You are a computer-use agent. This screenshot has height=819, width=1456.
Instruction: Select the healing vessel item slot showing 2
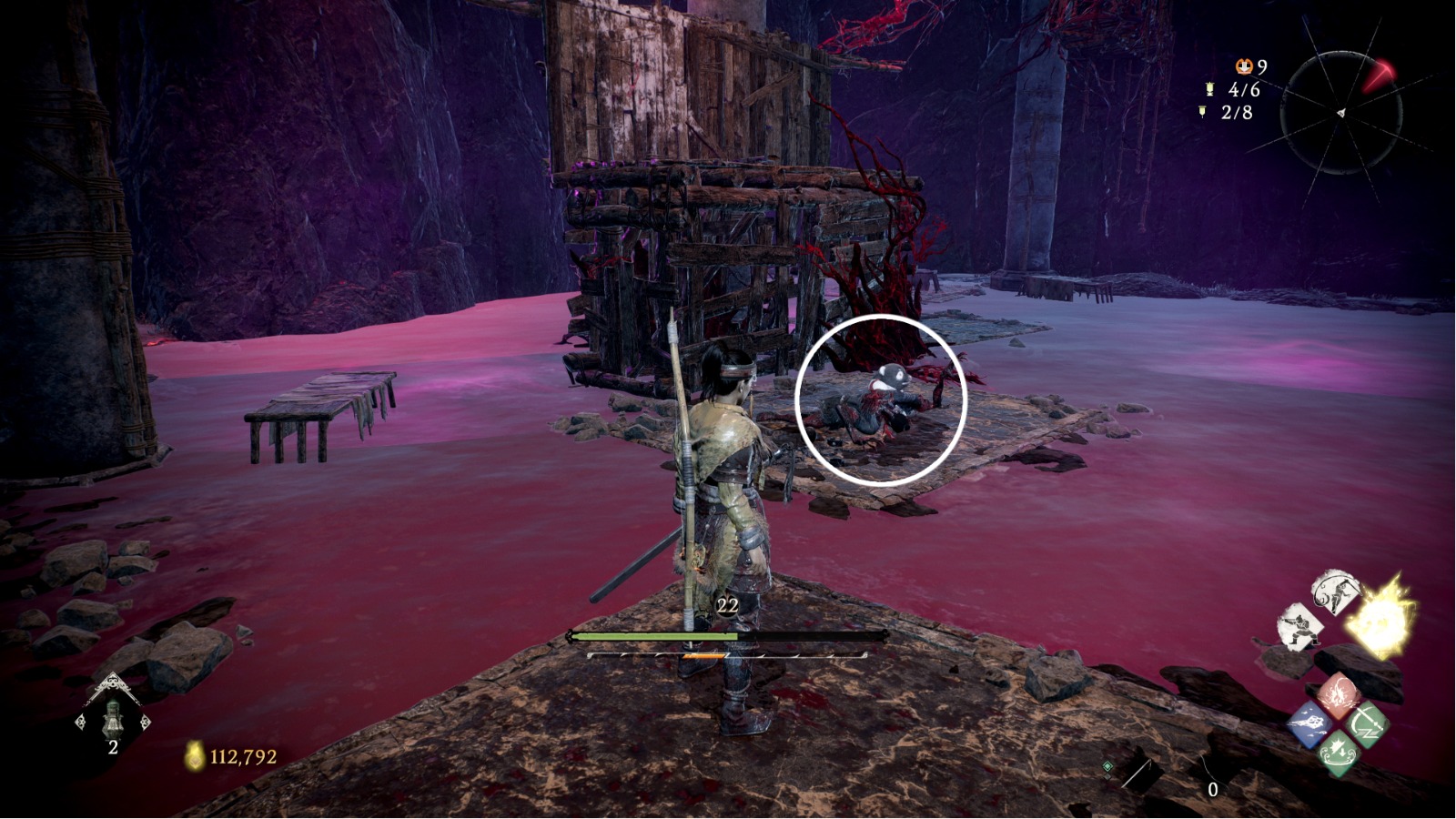click(113, 723)
